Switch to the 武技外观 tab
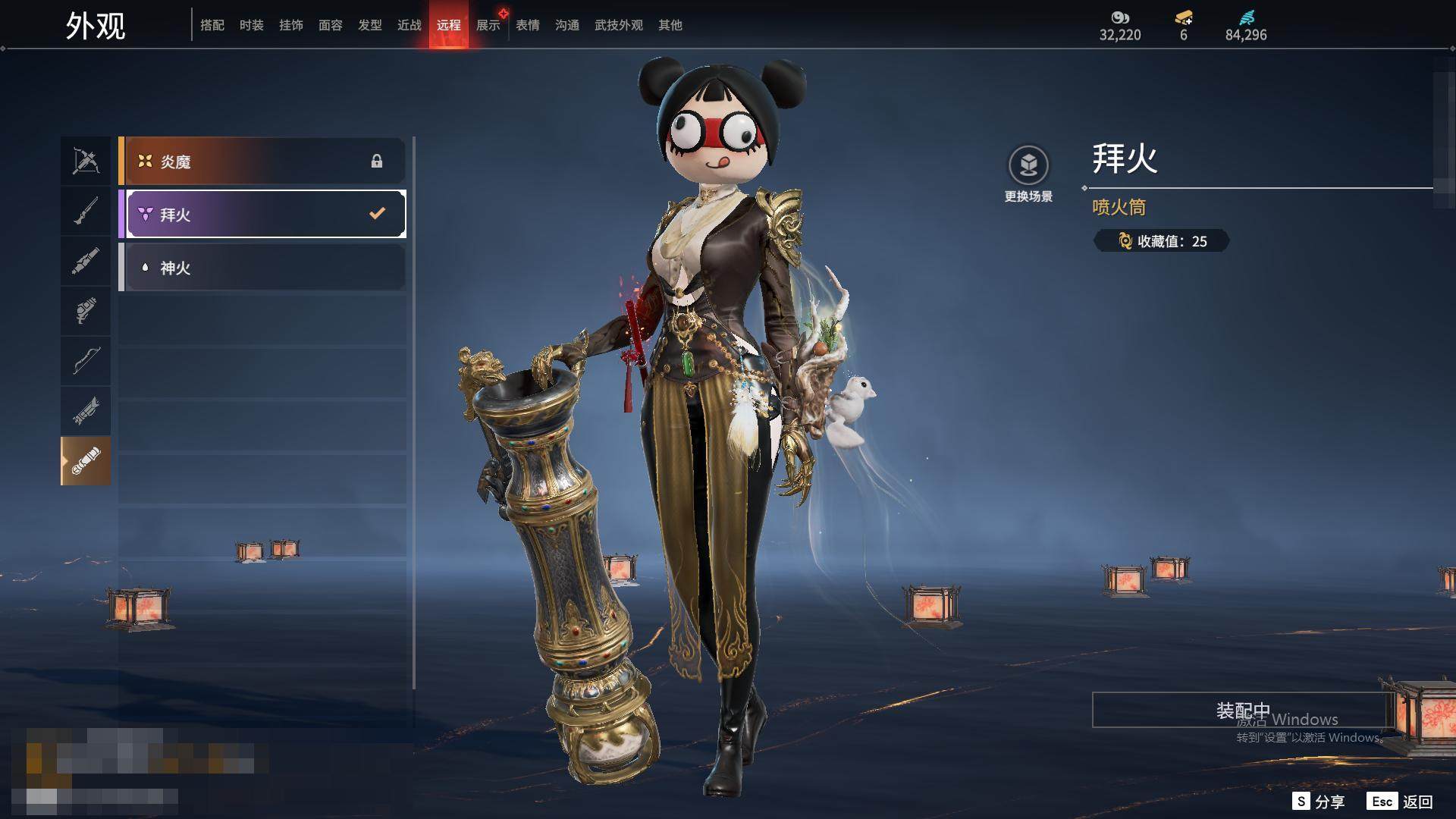 pyautogui.click(x=619, y=25)
